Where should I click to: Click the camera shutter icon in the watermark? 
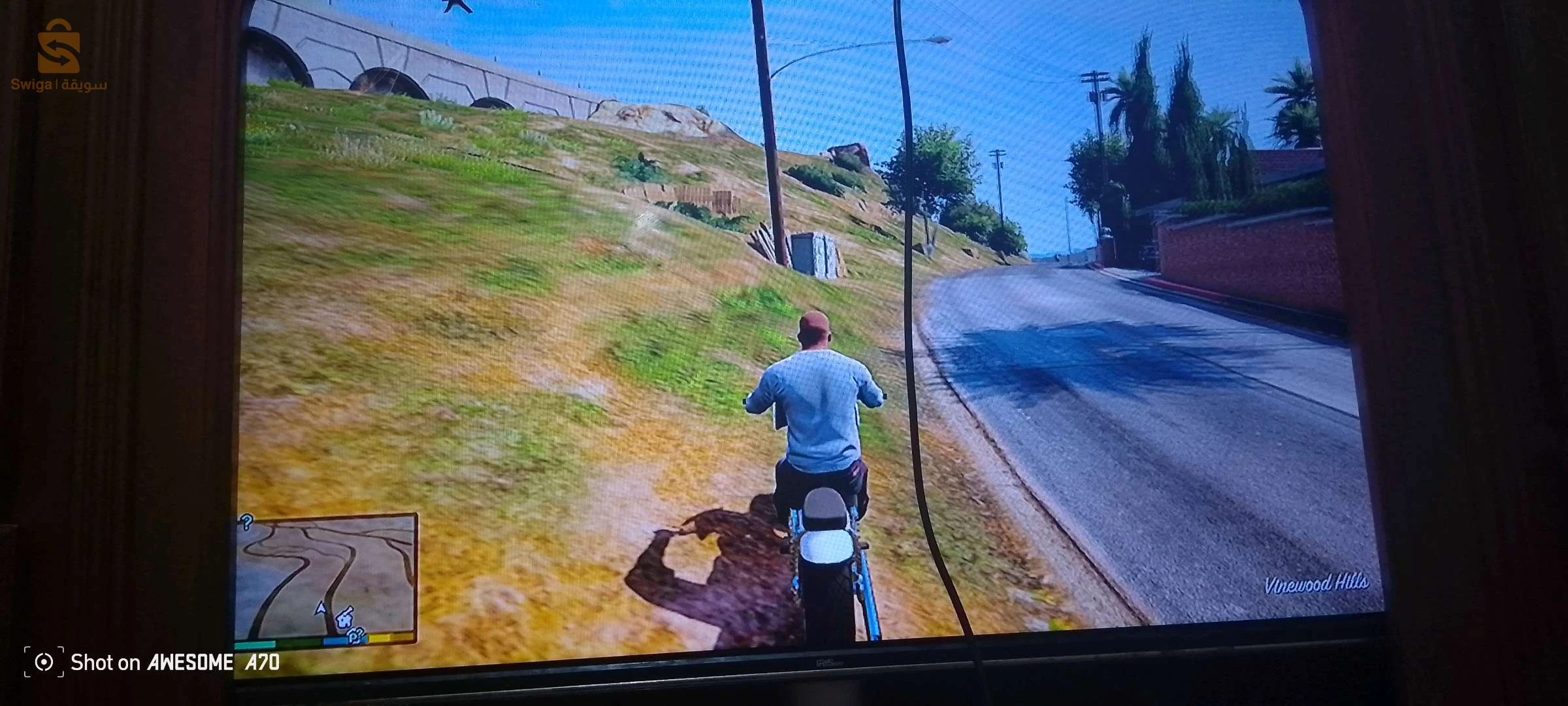tap(43, 662)
